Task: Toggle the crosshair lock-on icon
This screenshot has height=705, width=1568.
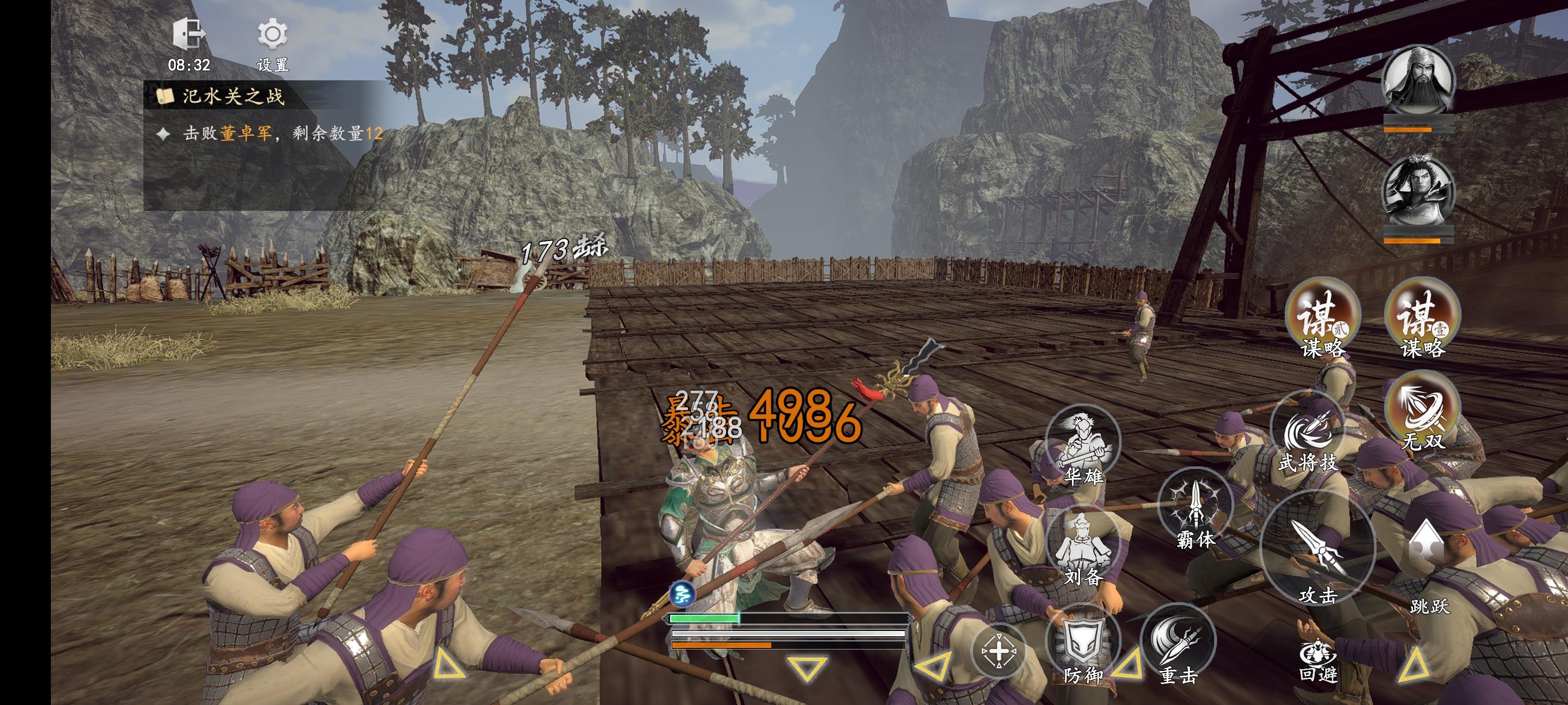Action: tap(999, 651)
